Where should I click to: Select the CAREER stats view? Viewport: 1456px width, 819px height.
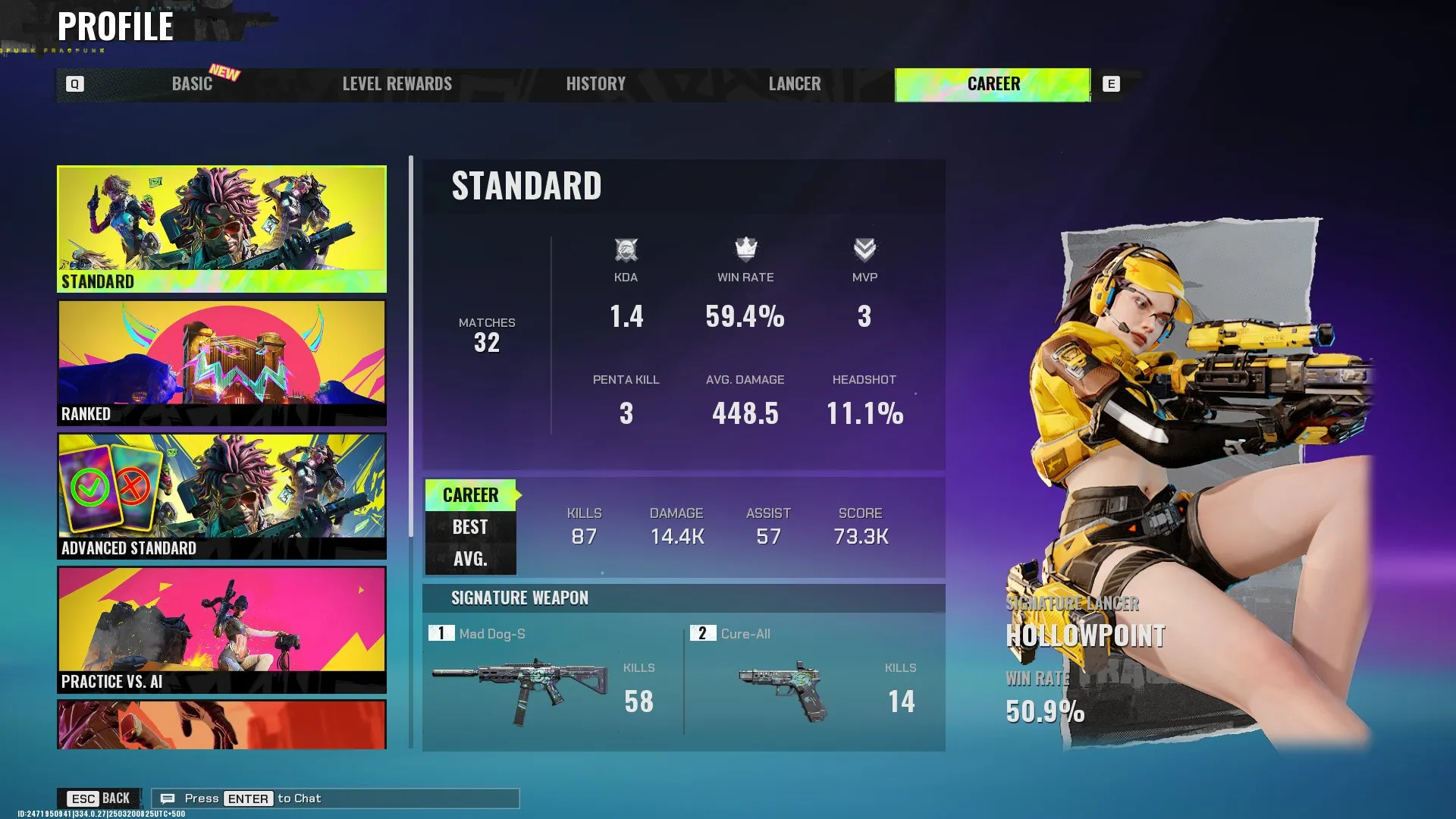click(x=471, y=494)
